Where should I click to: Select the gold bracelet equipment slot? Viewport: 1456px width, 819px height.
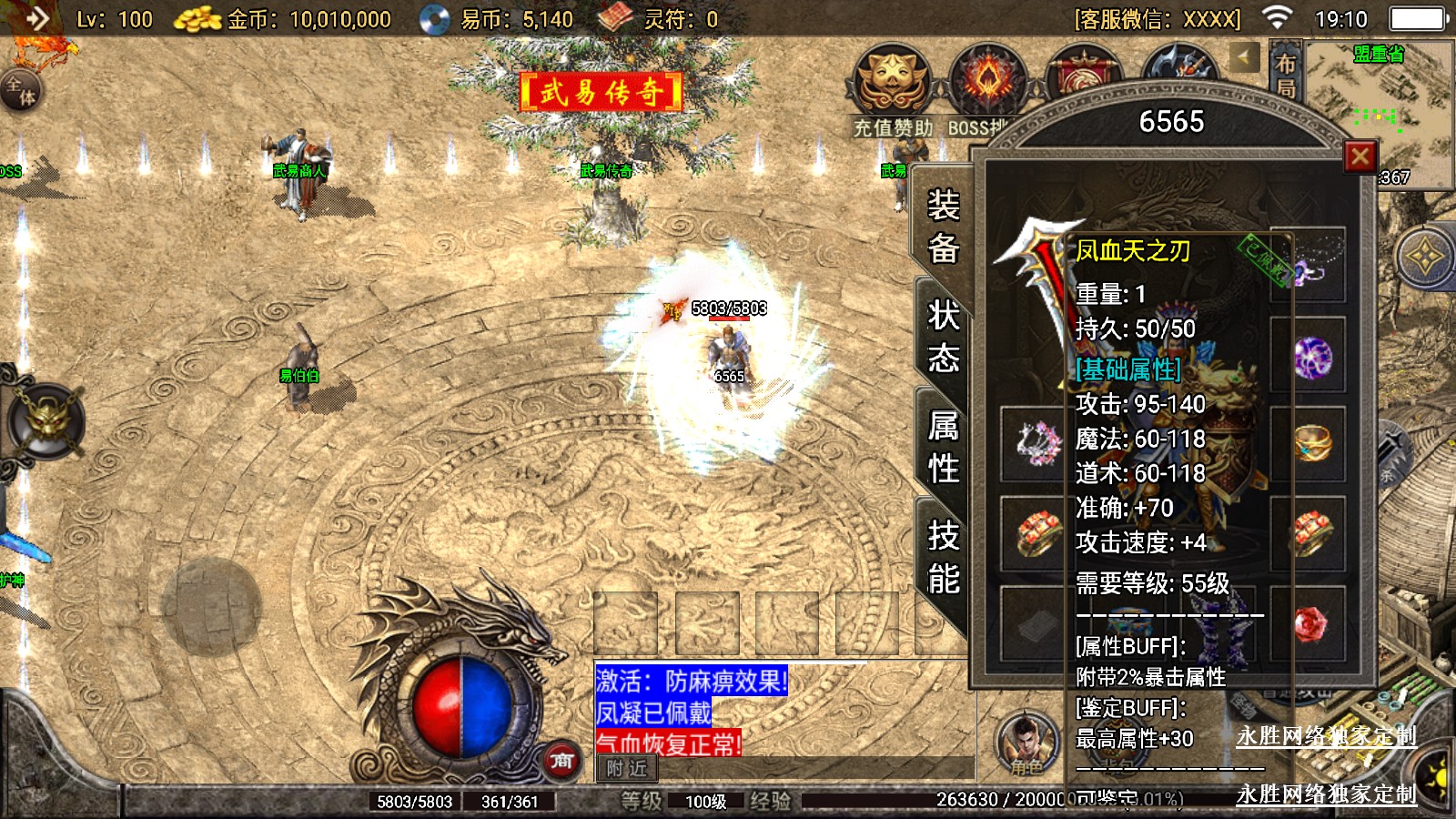tap(1310, 444)
